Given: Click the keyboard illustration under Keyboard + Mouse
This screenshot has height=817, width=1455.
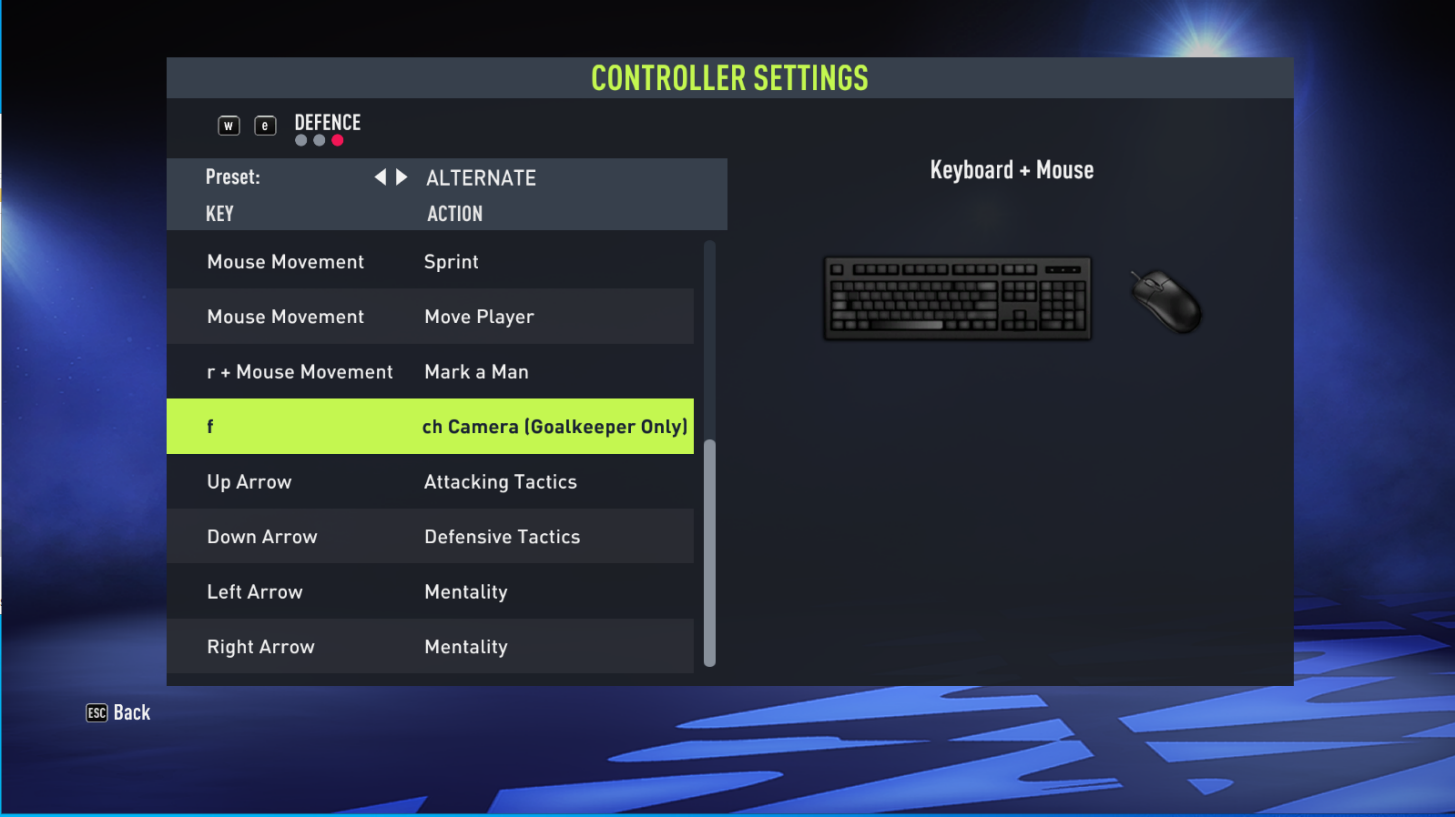Looking at the screenshot, I should coord(956,297).
